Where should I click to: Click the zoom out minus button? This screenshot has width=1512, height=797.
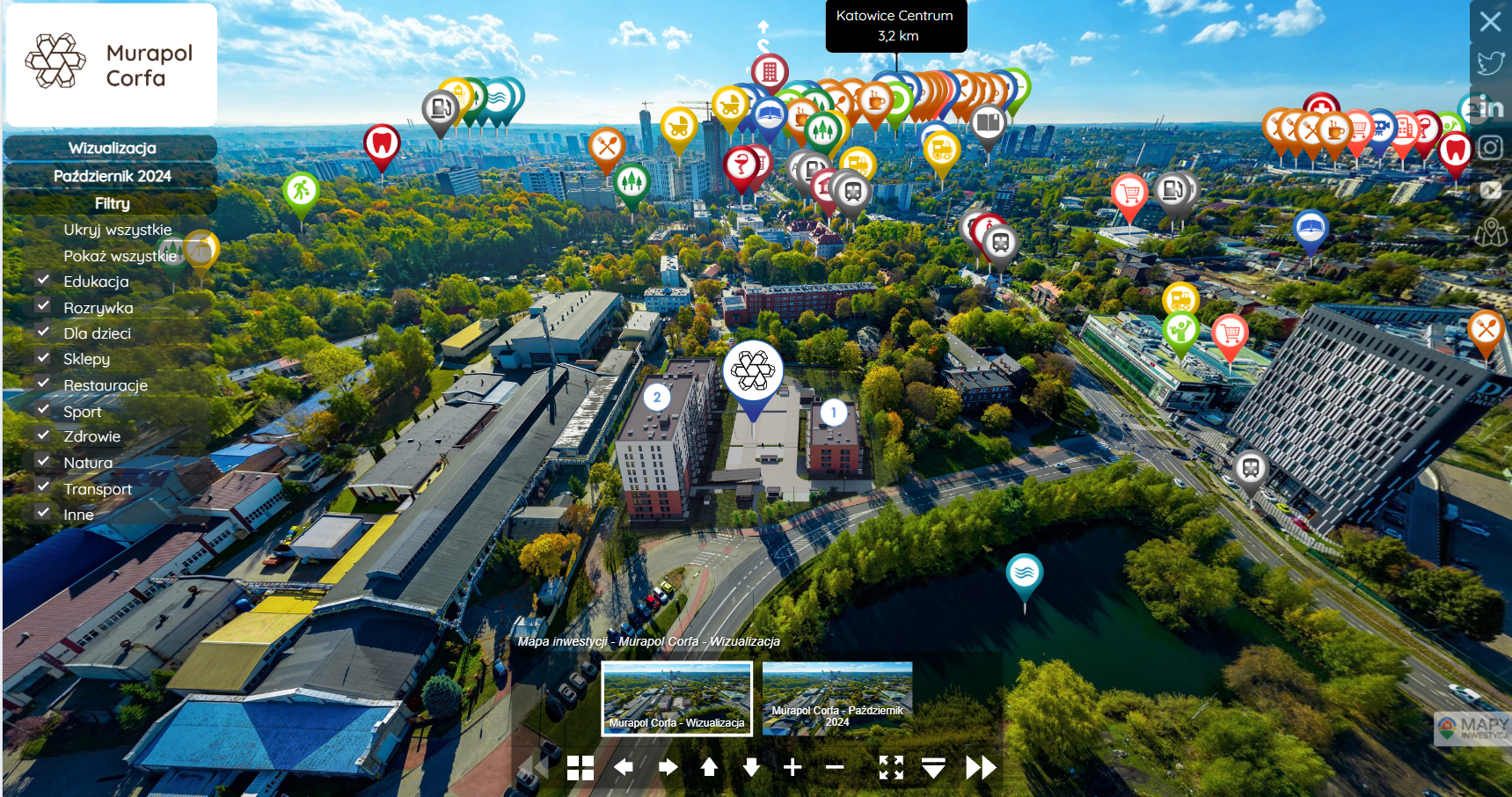click(x=835, y=767)
